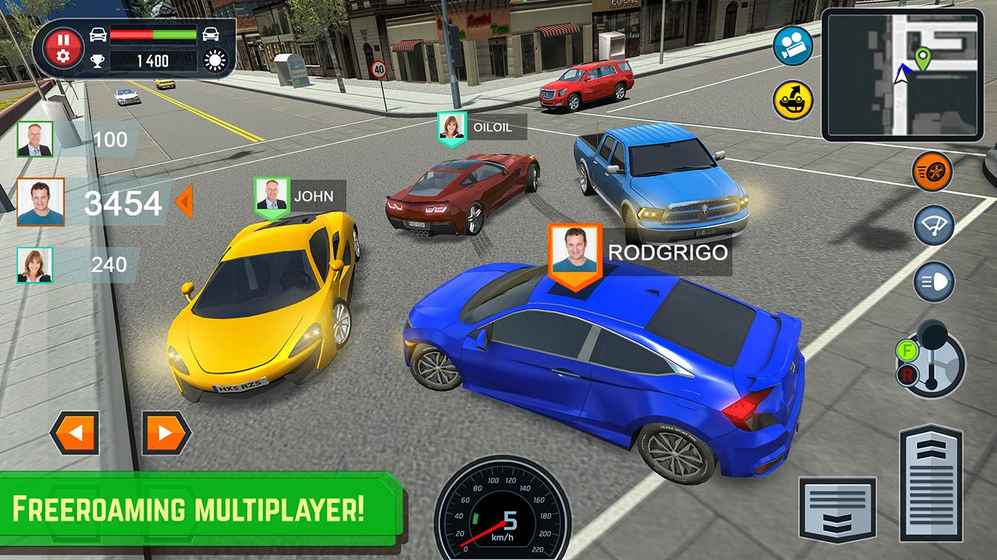Hit the brake pedal
The height and width of the screenshot is (560, 997).
[x=836, y=508]
